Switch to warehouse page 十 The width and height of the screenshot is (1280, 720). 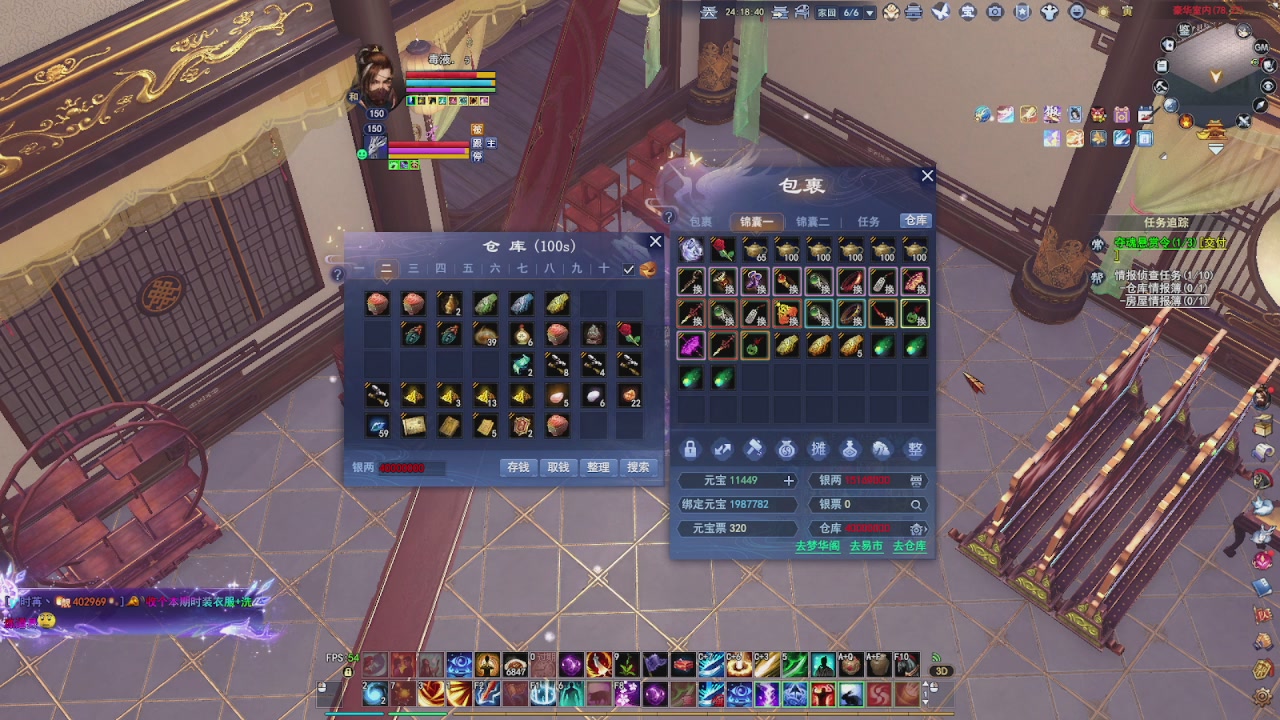(x=603, y=269)
